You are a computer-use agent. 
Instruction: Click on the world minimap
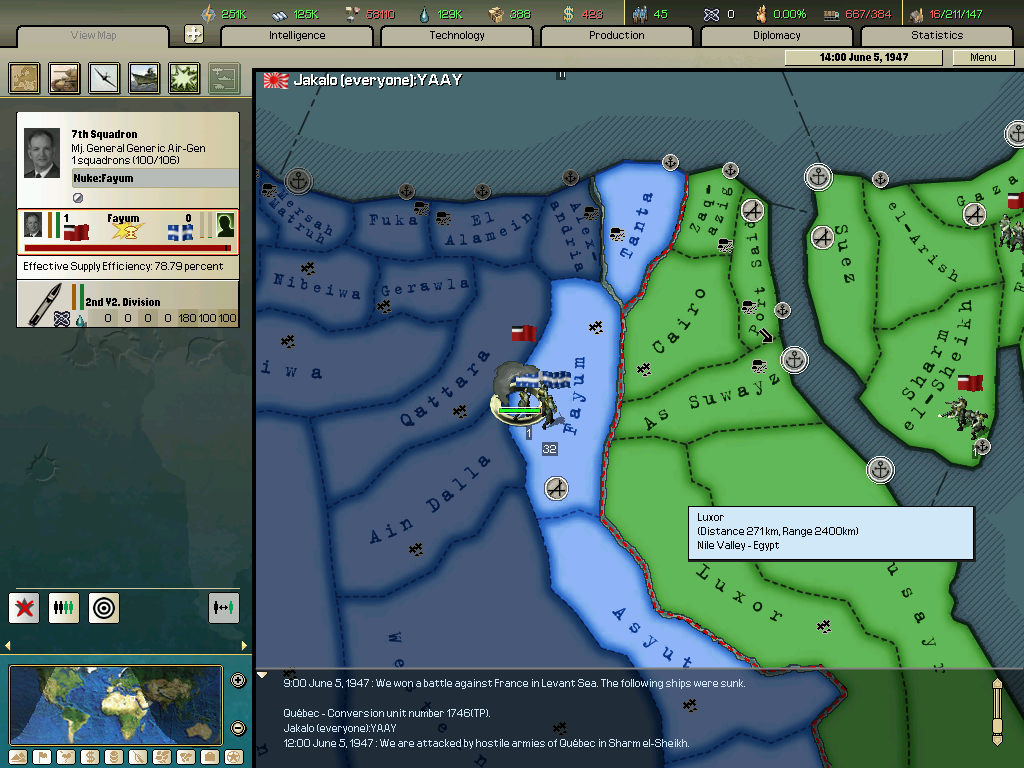pos(116,704)
